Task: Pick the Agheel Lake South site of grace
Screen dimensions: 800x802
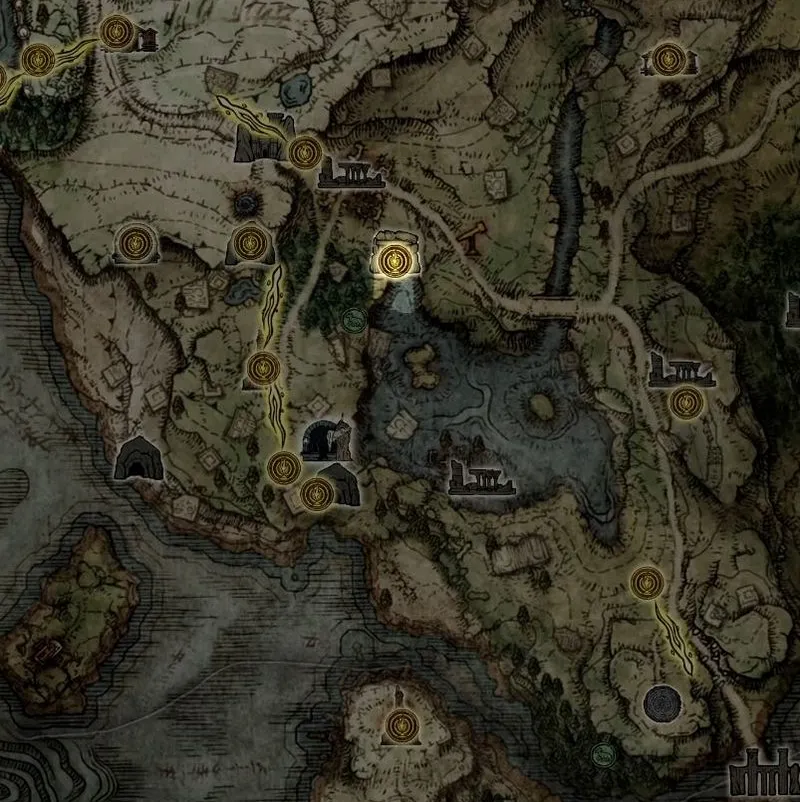Action: [648, 580]
